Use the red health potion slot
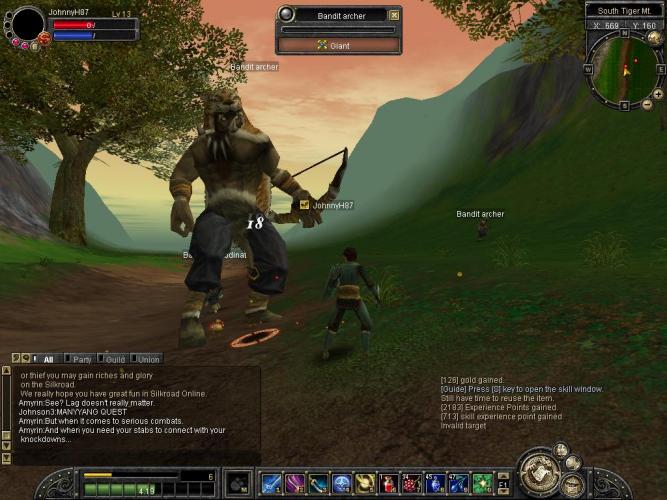This screenshot has height=500, width=667. click(x=389, y=484)
